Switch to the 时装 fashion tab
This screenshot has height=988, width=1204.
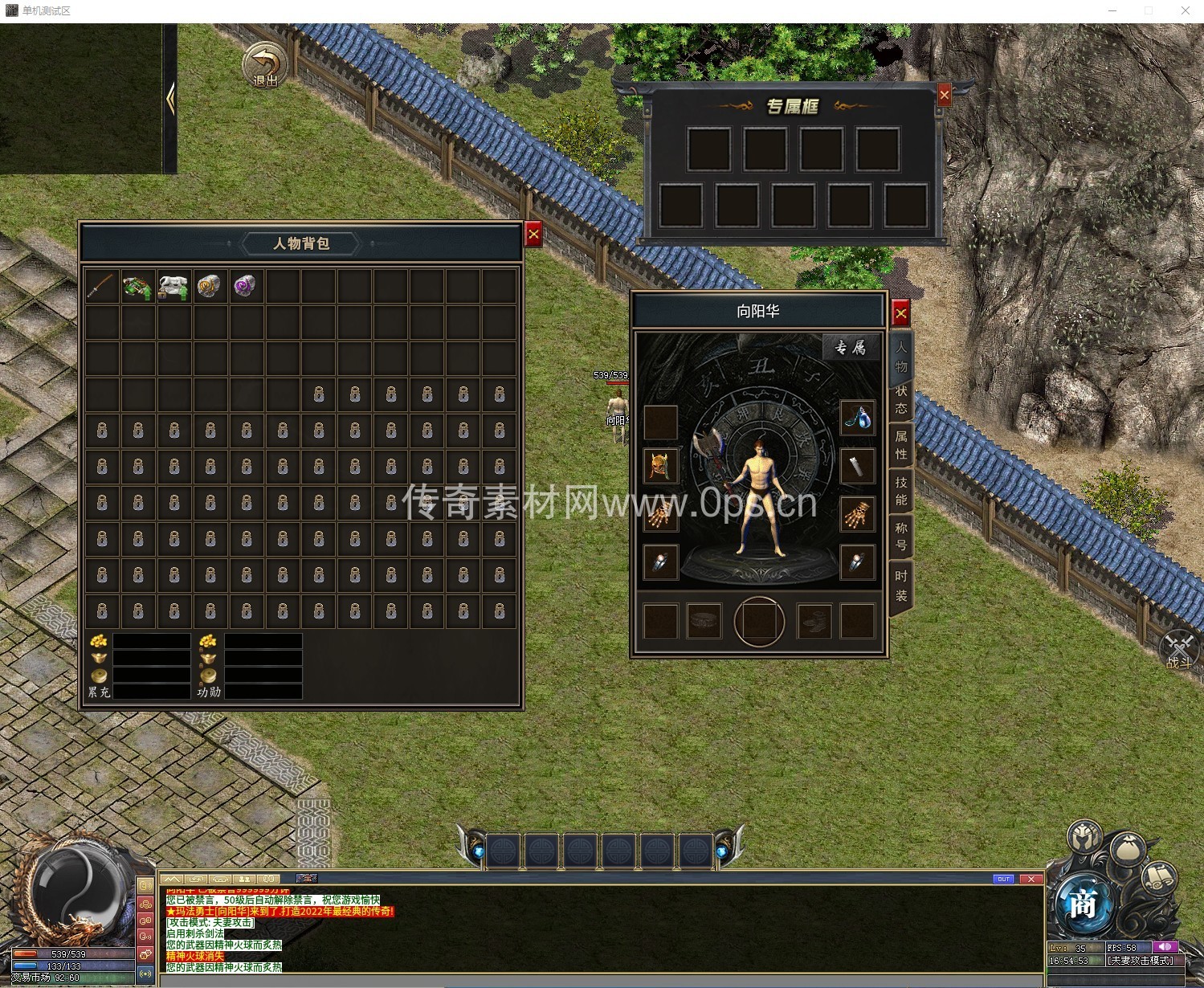(901, 586)
